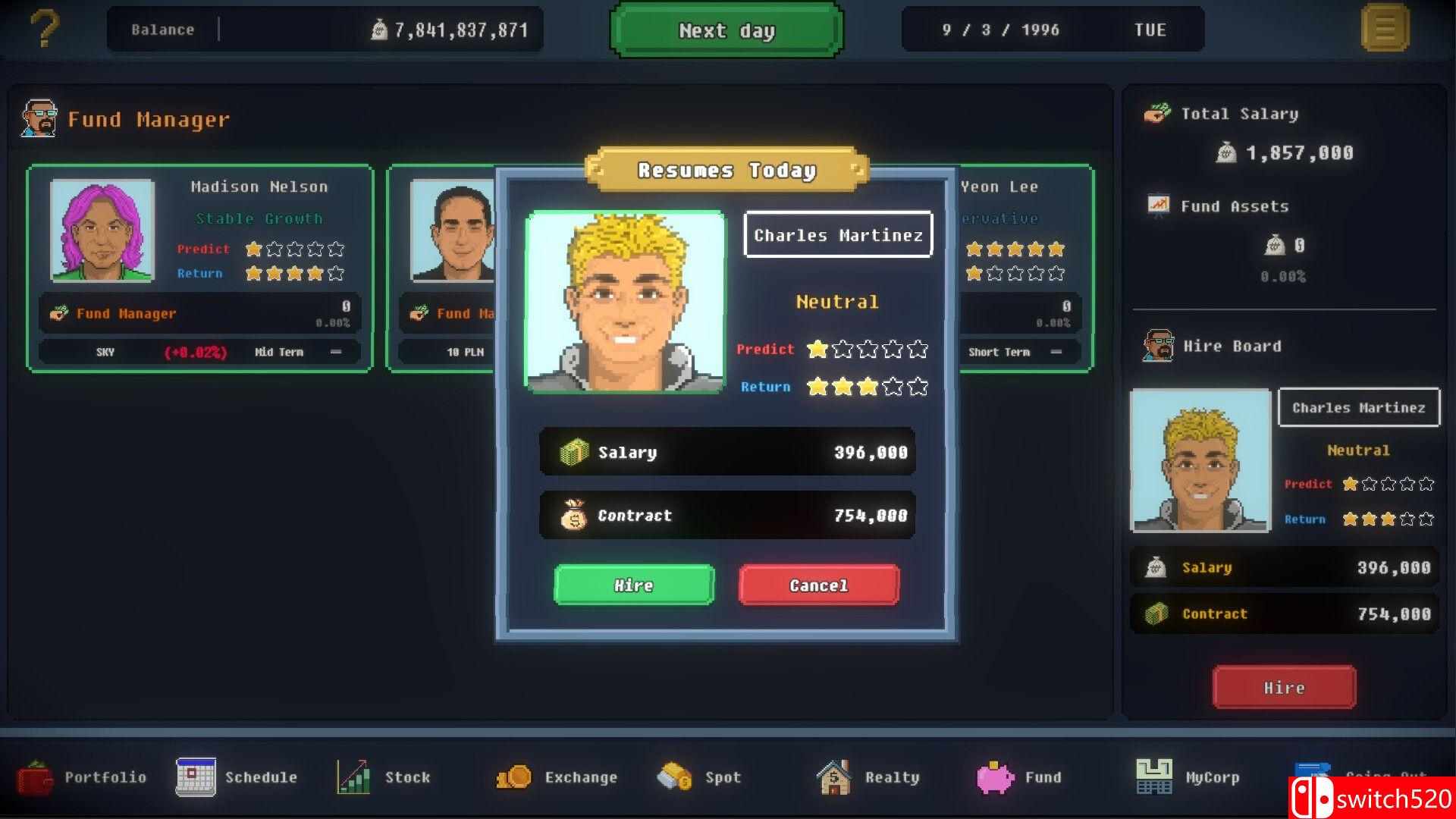
Task: Open the Fund piggy bank screen
Action: pos(1019,777)
